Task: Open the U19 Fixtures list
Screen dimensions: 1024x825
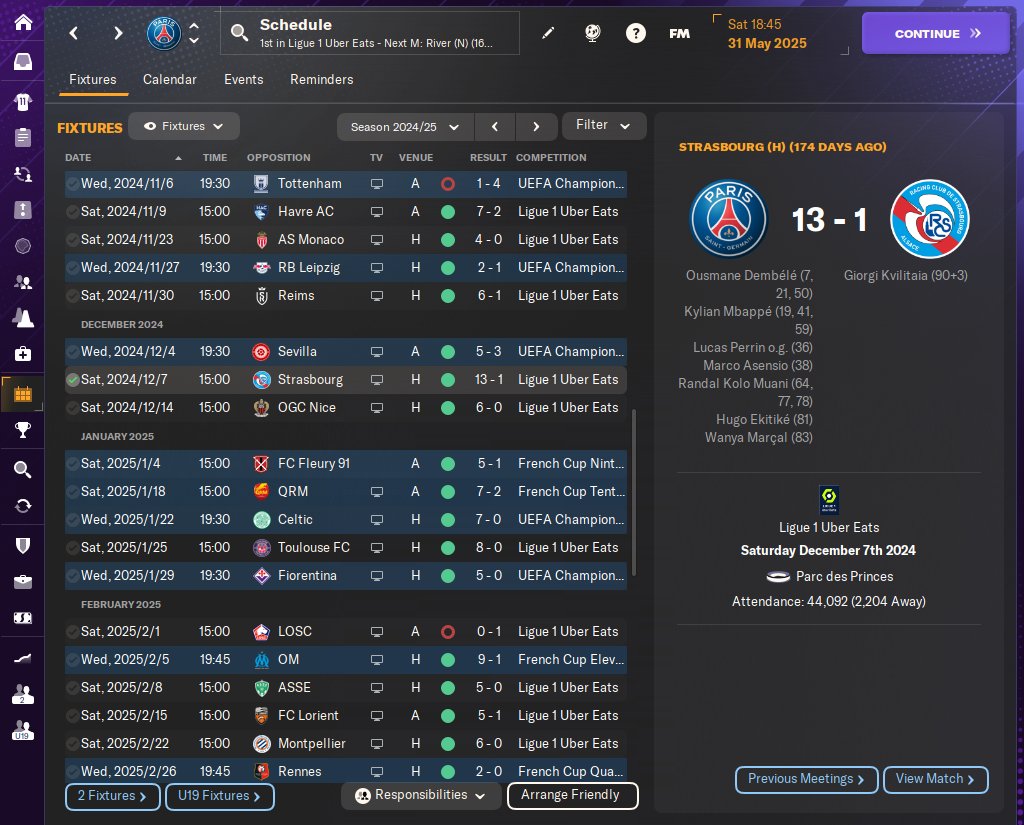Action: coord(220,796)
